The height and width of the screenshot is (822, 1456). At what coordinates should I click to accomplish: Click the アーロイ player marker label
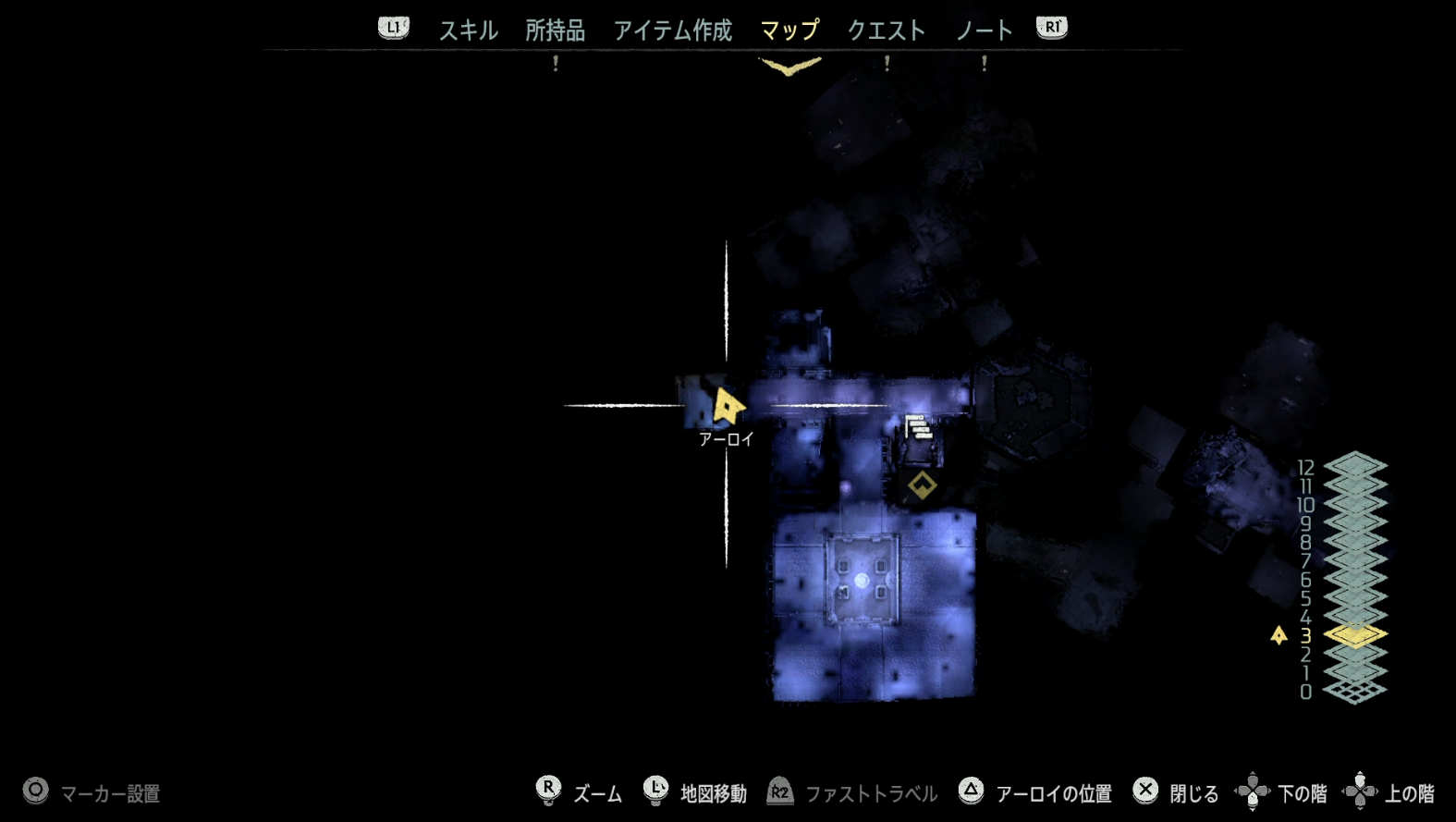pyautogui.click(x=725, y=439)
